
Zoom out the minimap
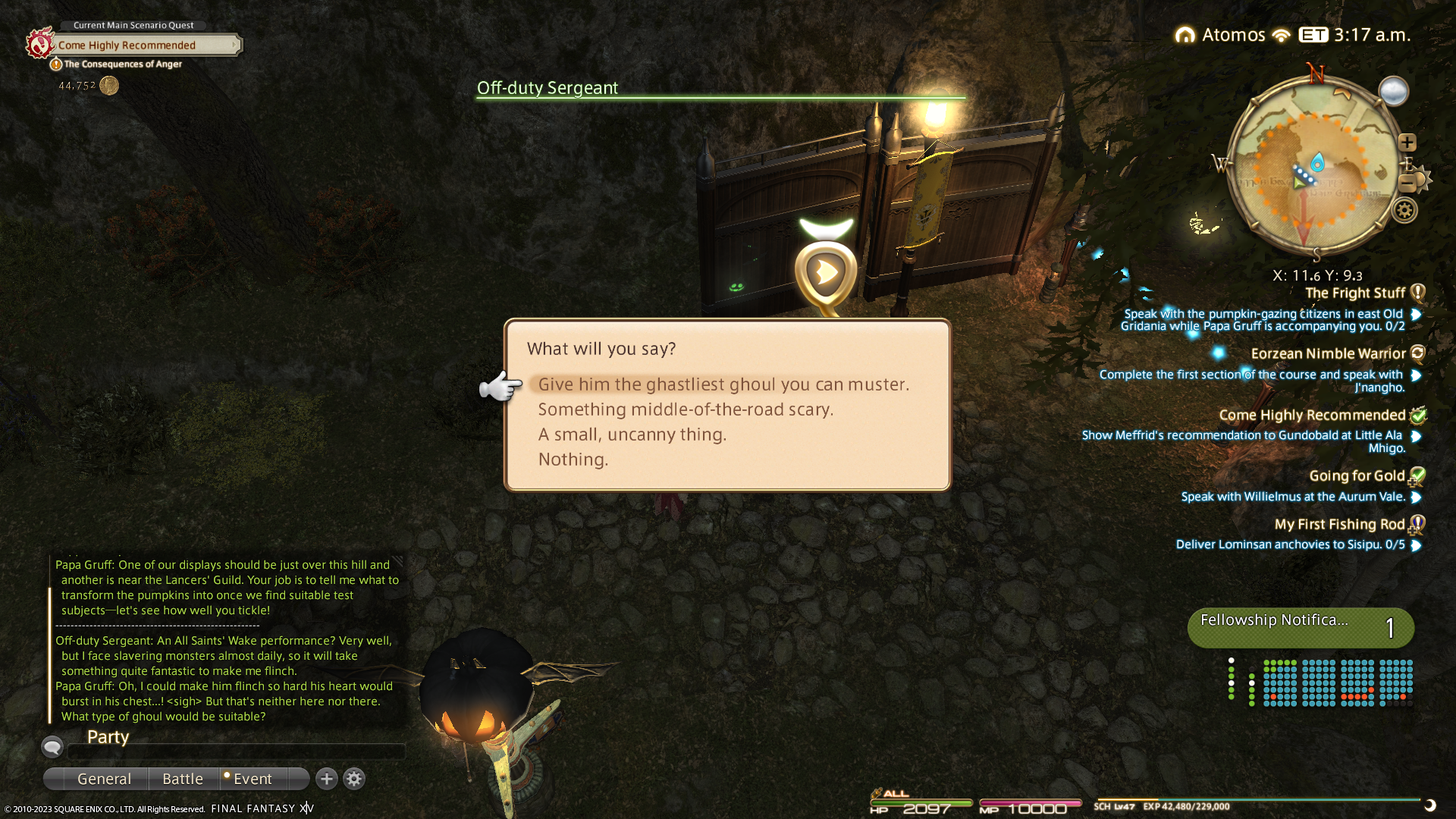tap(1407, 183)
